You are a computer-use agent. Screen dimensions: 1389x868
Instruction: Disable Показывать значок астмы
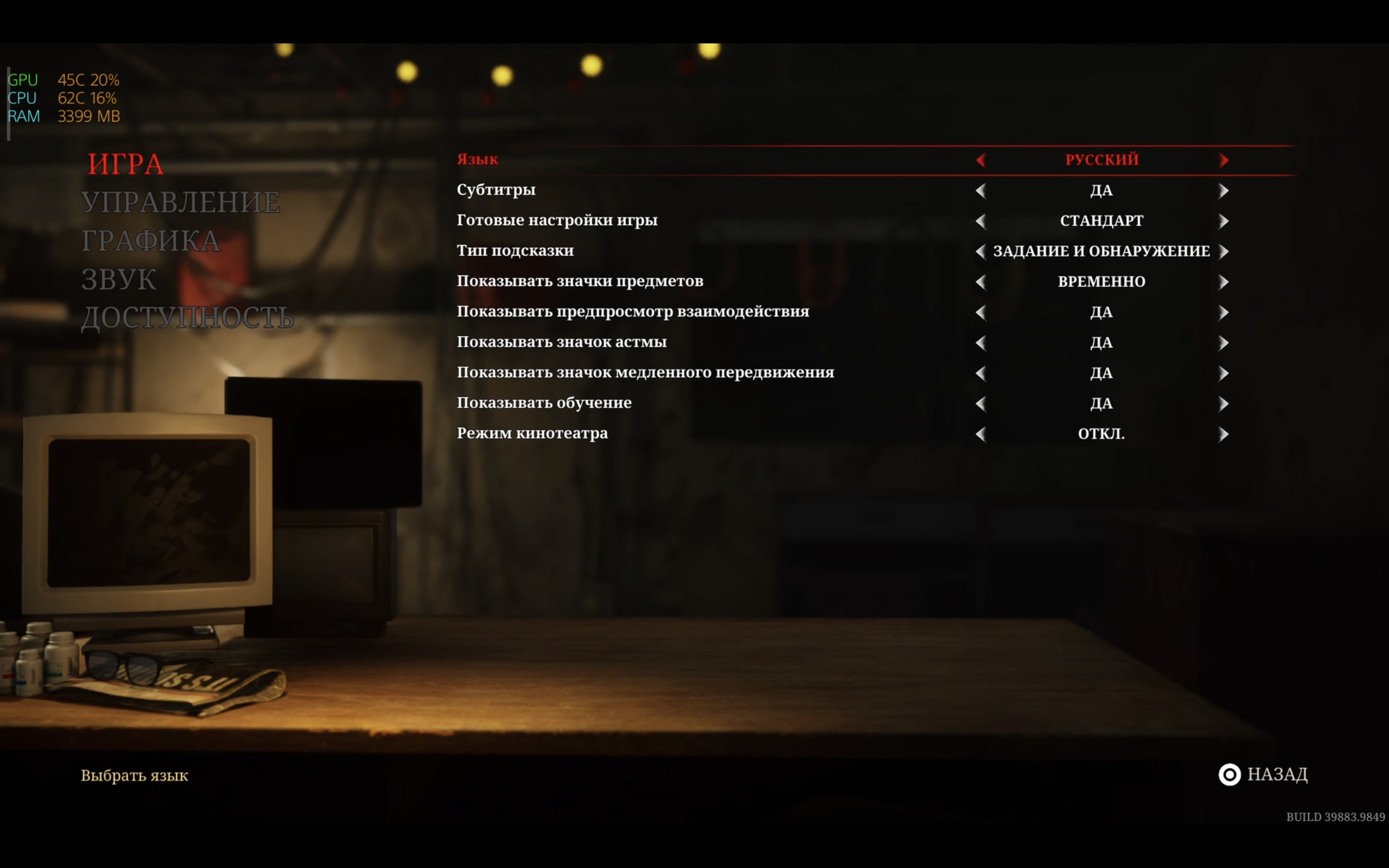1225,342
